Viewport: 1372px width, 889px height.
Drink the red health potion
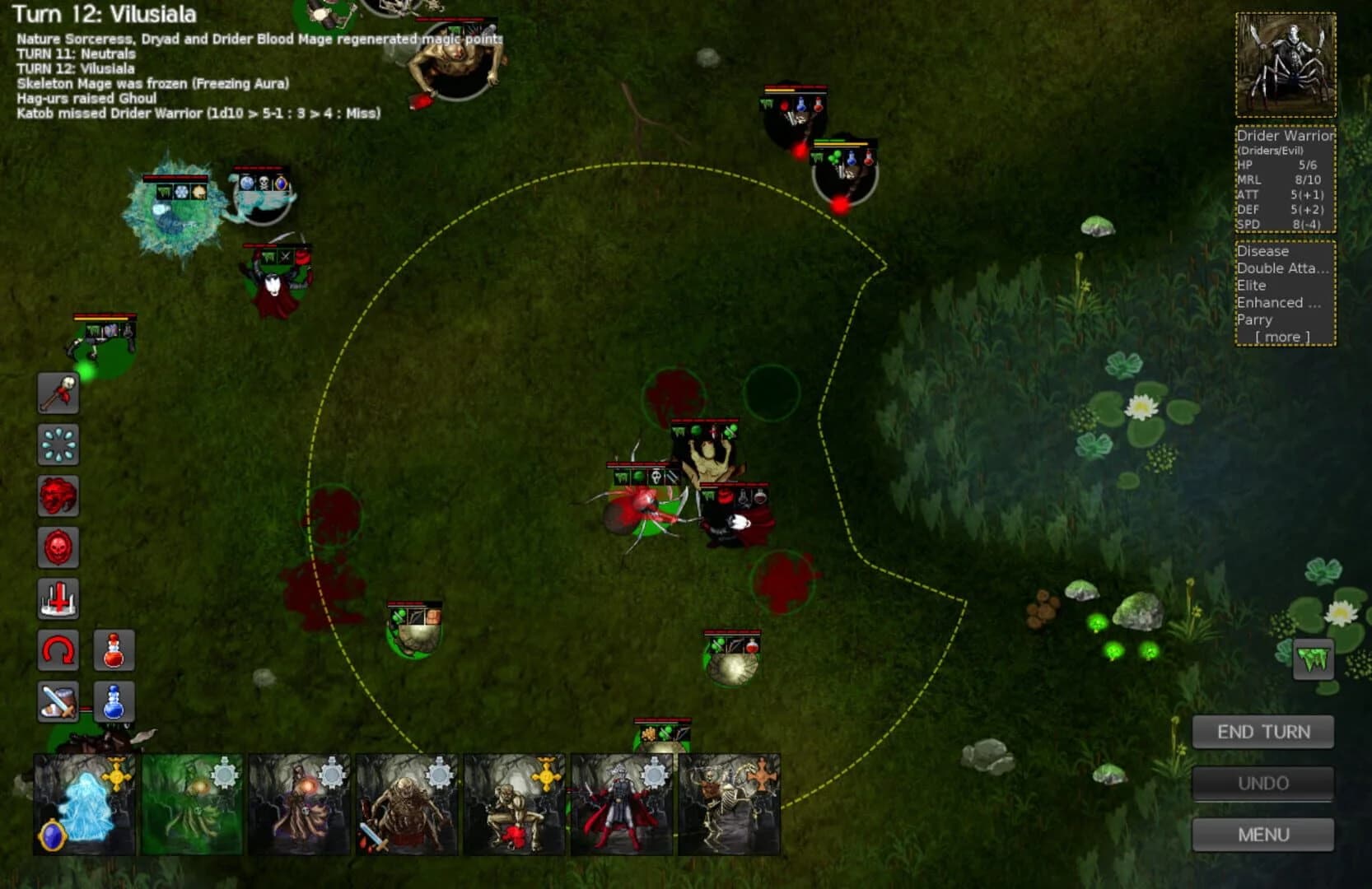113,649
